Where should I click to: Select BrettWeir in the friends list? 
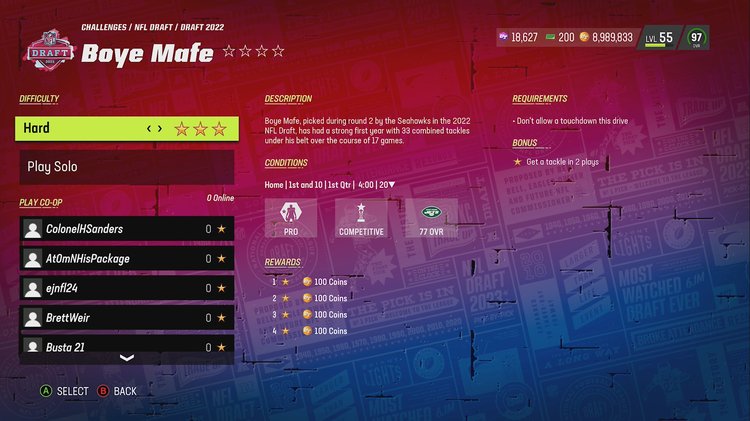coord(126,318)
